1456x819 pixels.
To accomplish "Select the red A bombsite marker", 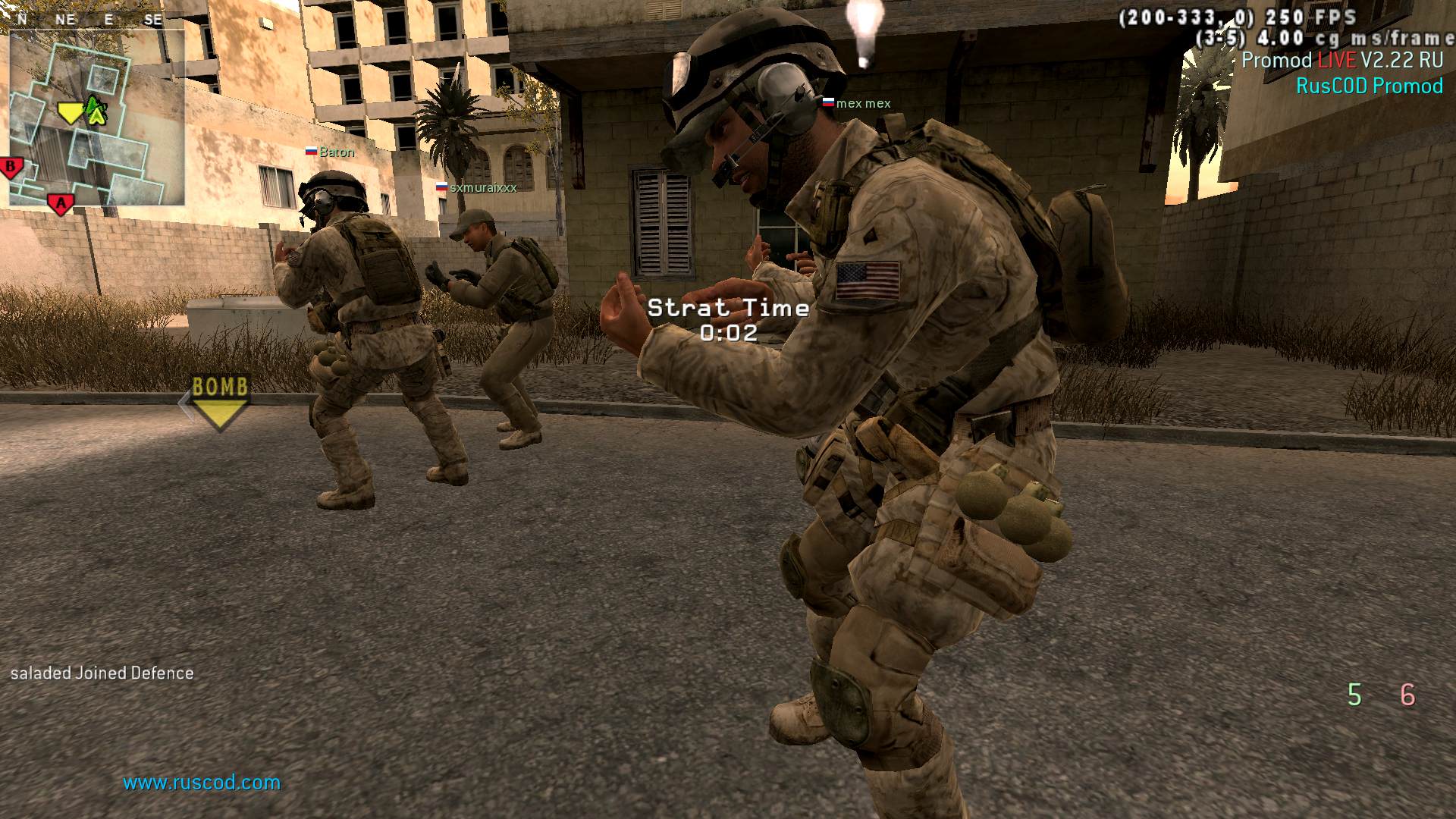I will (61, 203).
